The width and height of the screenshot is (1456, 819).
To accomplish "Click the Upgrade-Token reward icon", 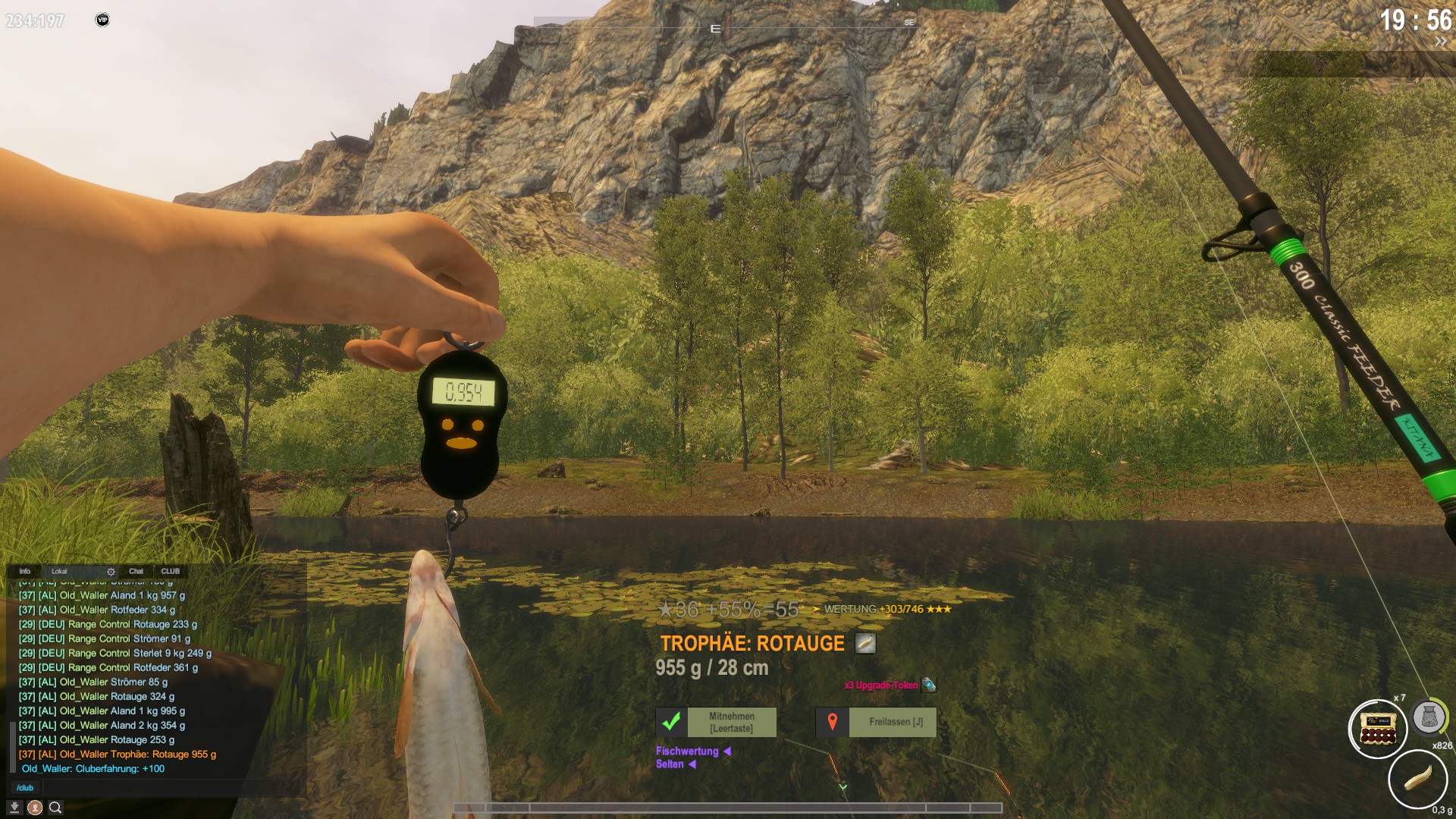I will [928, 685].
